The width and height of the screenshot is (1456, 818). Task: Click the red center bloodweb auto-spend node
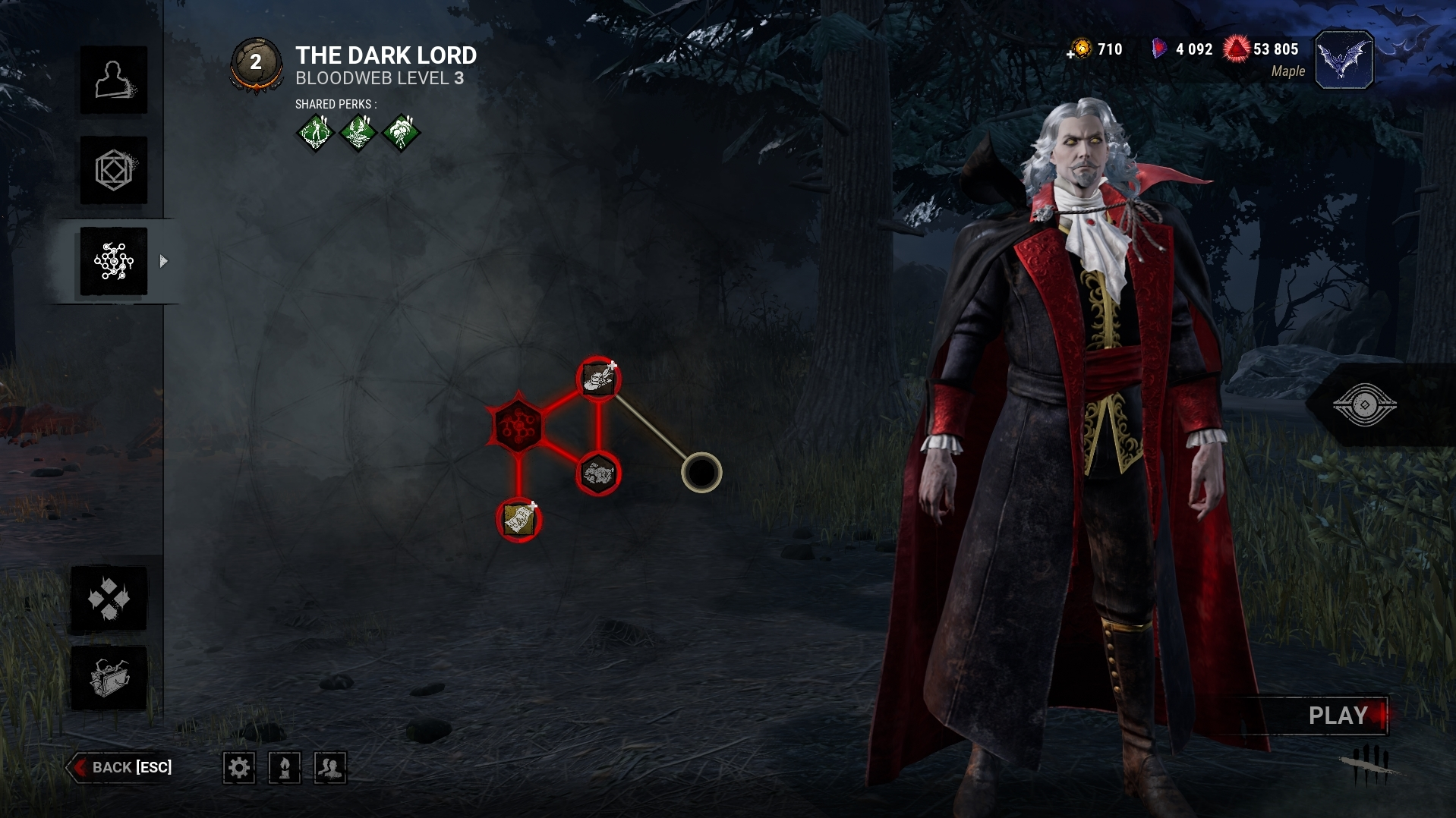[518, 426]
